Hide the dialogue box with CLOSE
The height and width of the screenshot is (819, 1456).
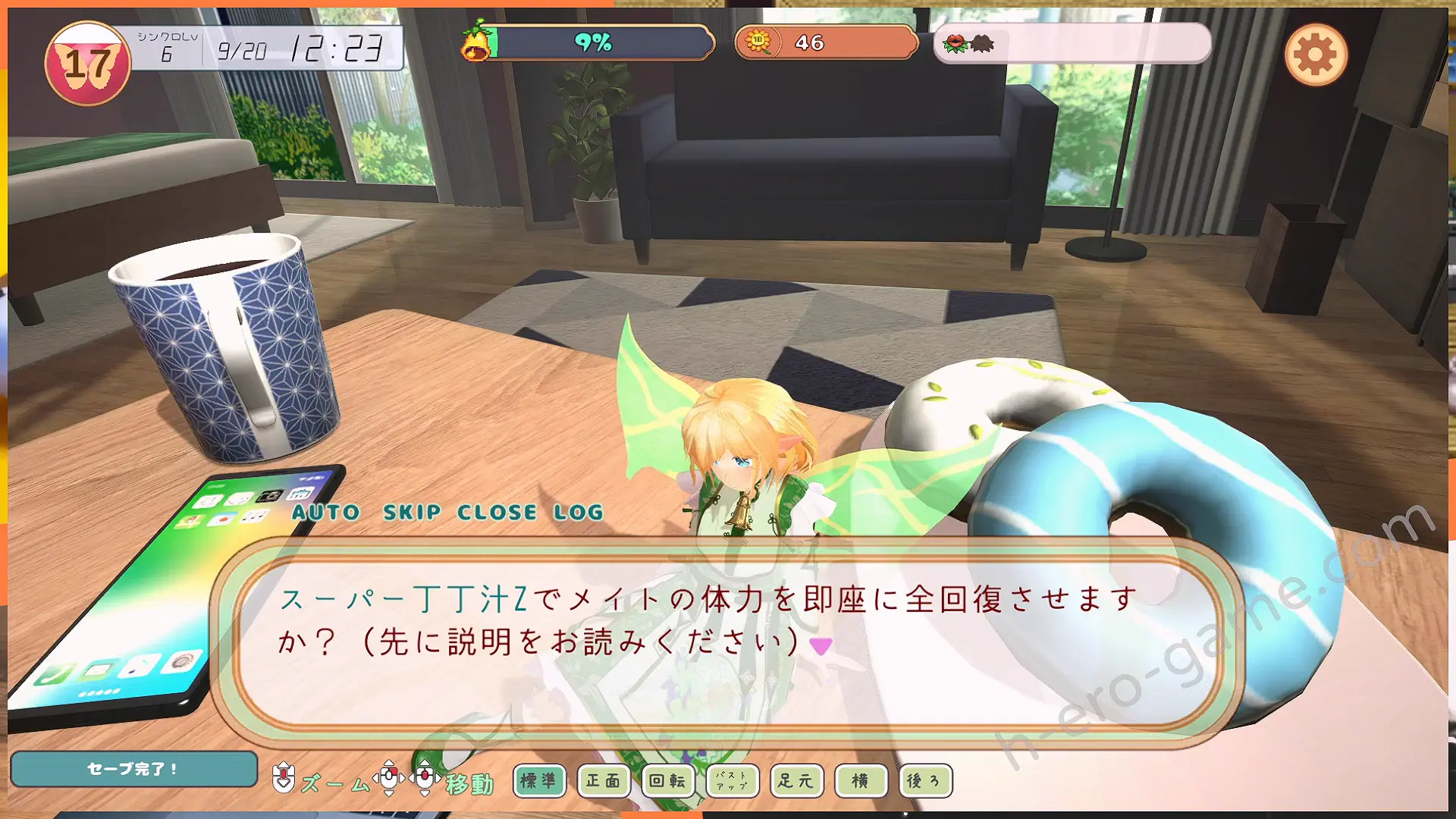click(x=497, y=513)
